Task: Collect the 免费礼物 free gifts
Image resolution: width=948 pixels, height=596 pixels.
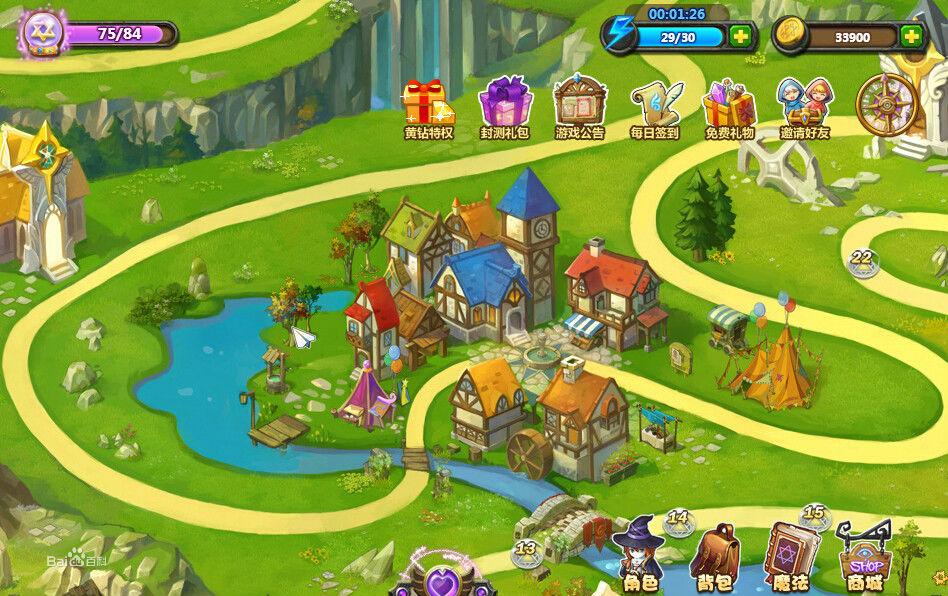Action: pos(729,104)
